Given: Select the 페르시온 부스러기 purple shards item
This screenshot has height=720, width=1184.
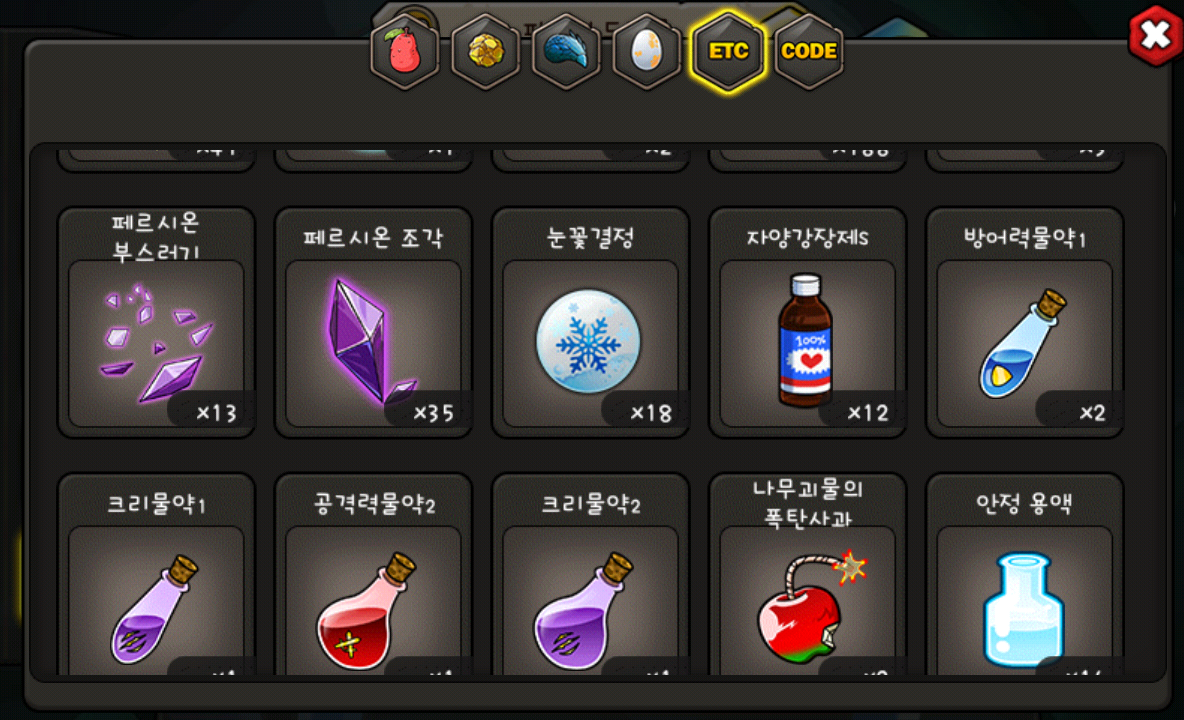Looking at the screenshot, I should click(156, 342).
